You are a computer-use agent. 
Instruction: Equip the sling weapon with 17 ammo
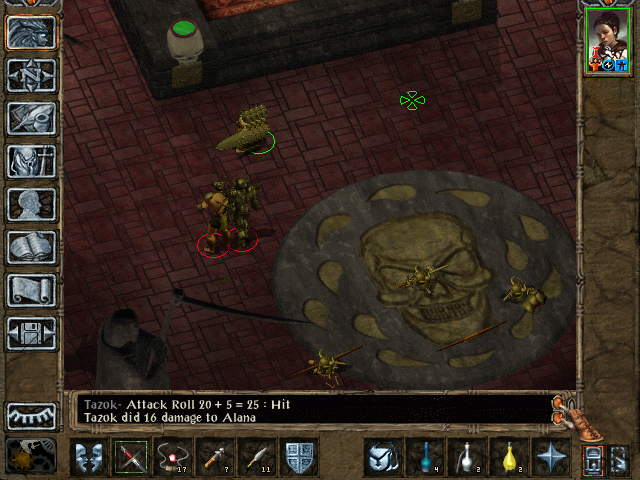173,458
